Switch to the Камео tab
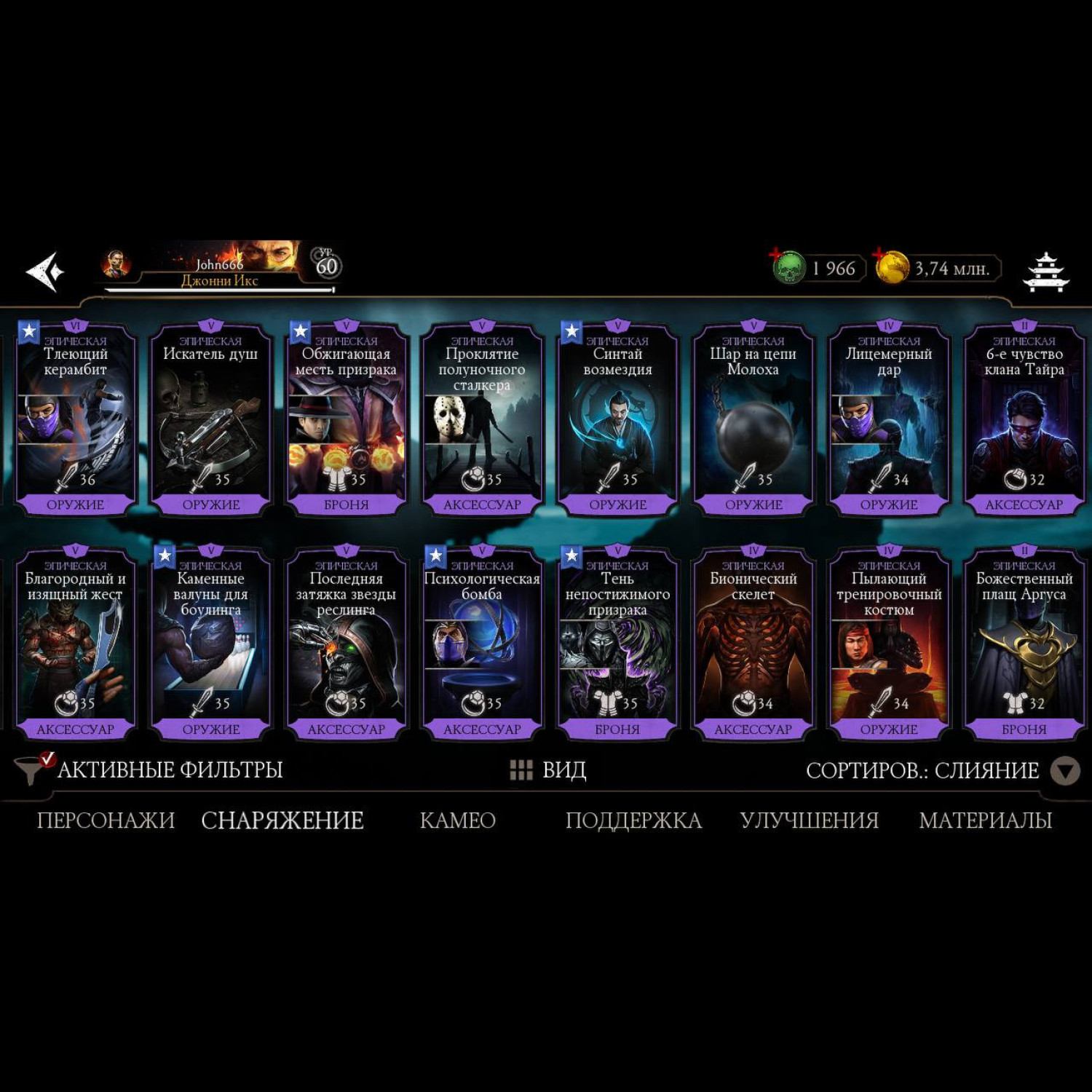 pyautogui.click(x=458, y=820)
